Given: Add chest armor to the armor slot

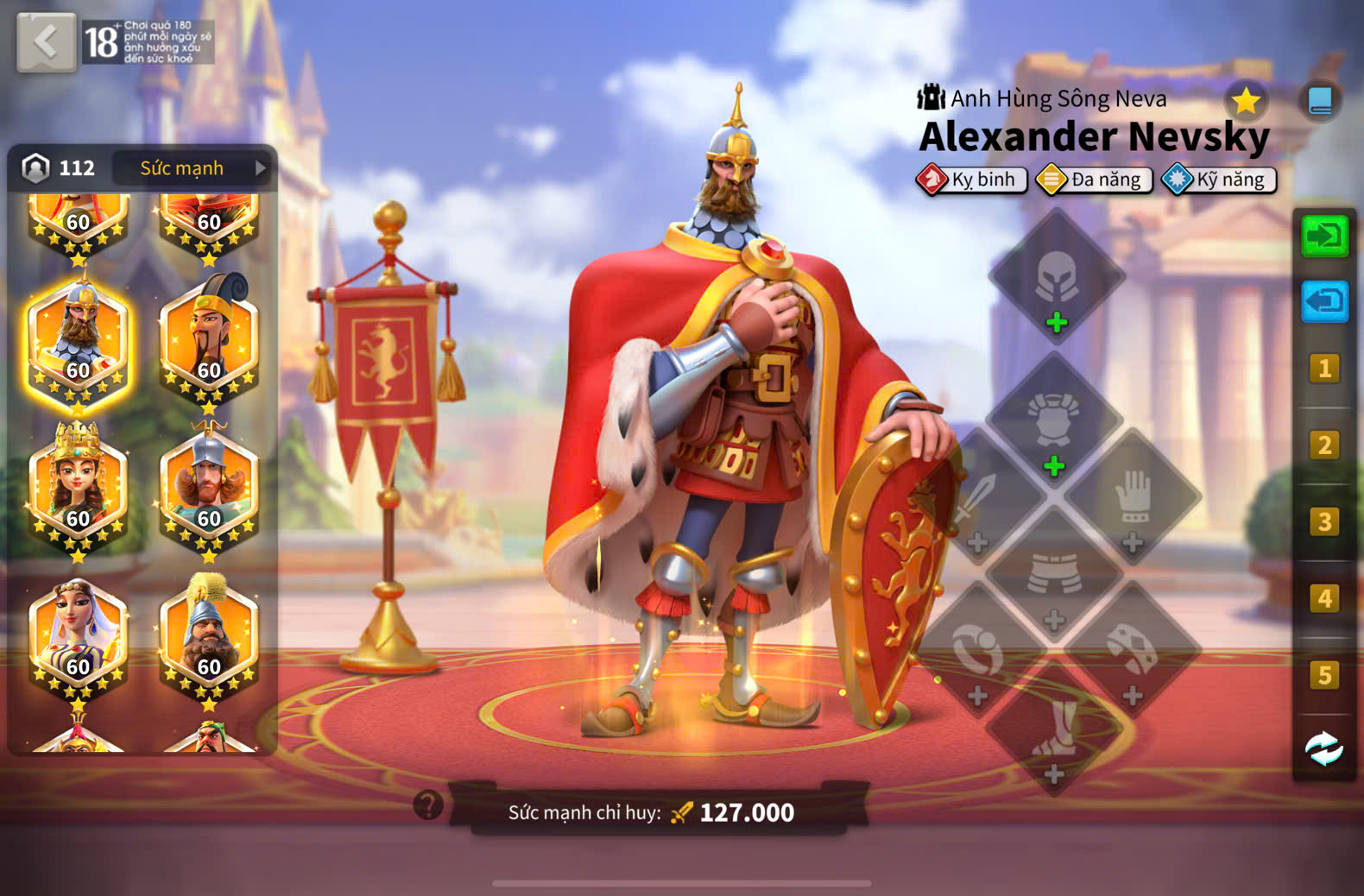Looking at the screenshot, I should click(1054, 422).
